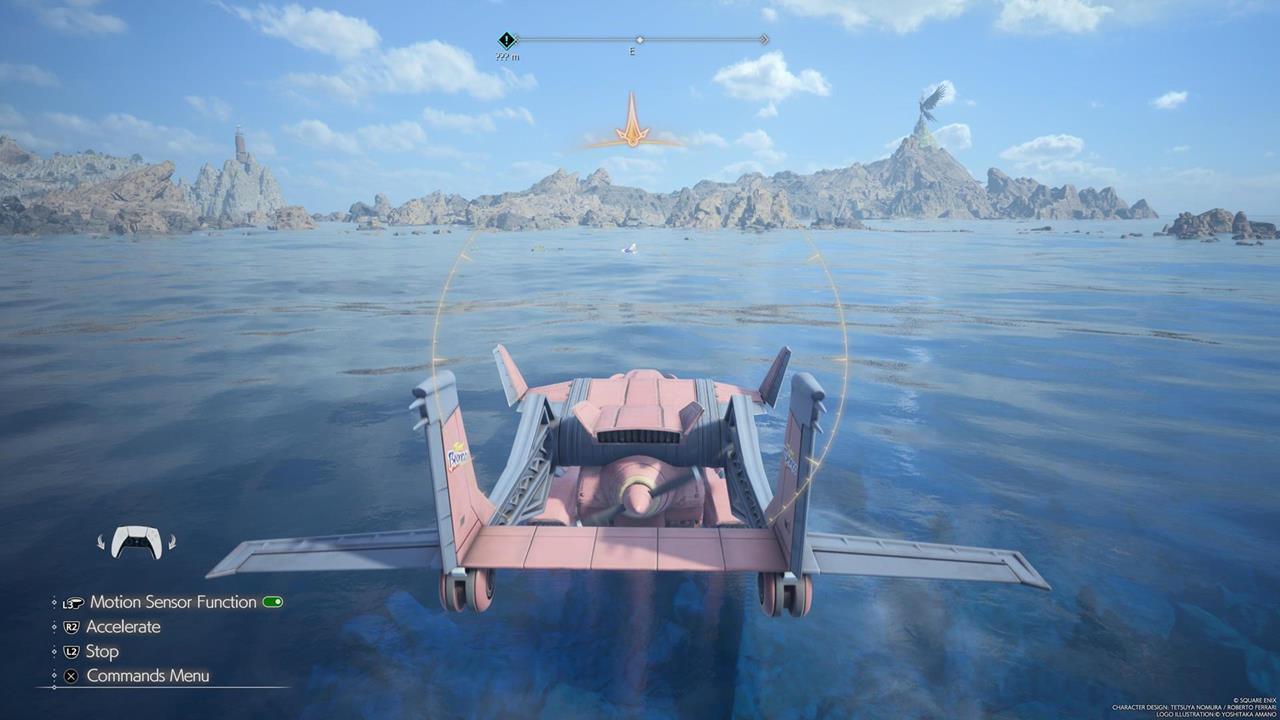Click the L2 trigger icon beside Stop

coord(70,651)
